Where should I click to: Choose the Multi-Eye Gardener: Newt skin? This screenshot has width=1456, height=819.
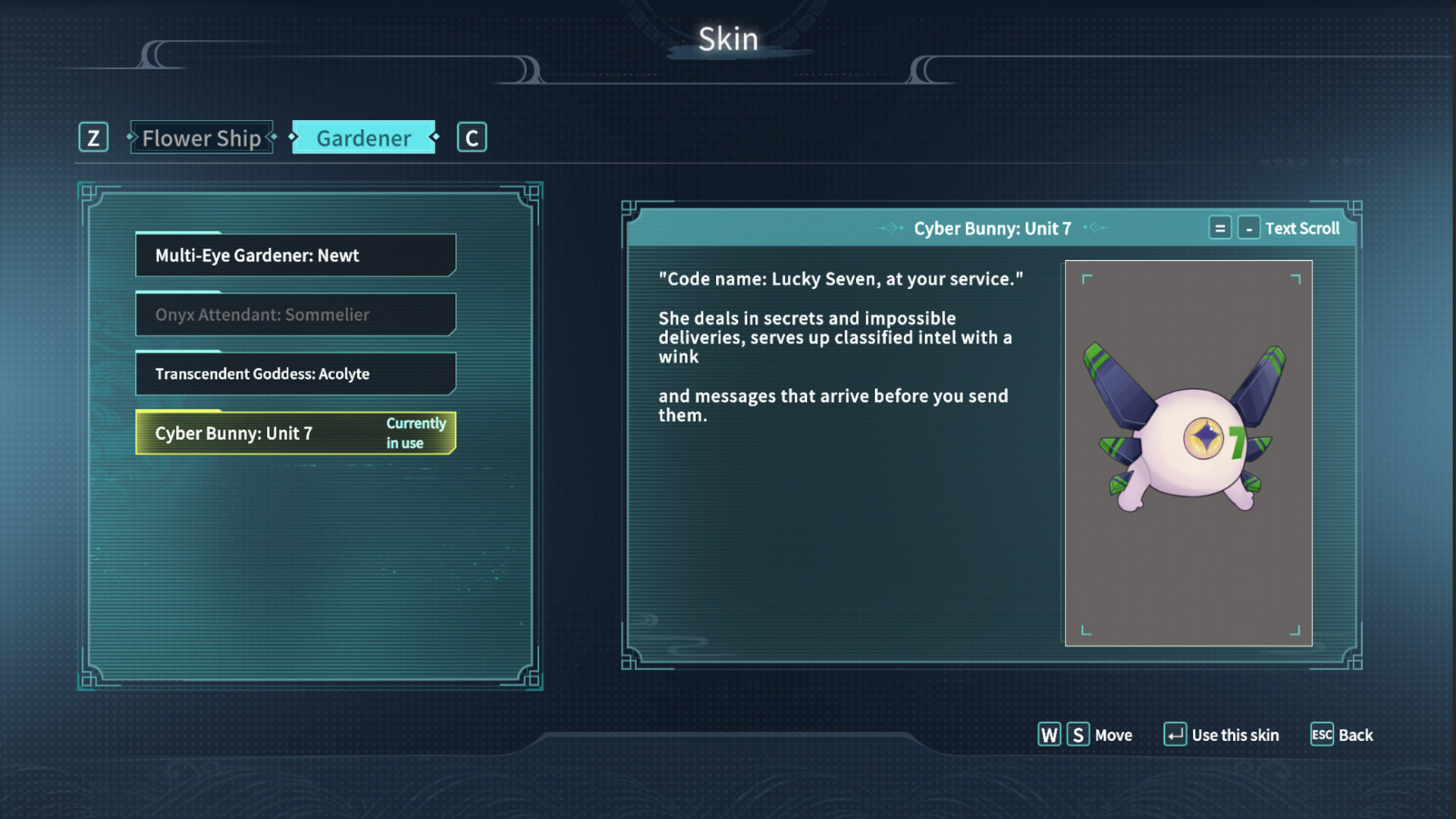[x=296, y=256]
